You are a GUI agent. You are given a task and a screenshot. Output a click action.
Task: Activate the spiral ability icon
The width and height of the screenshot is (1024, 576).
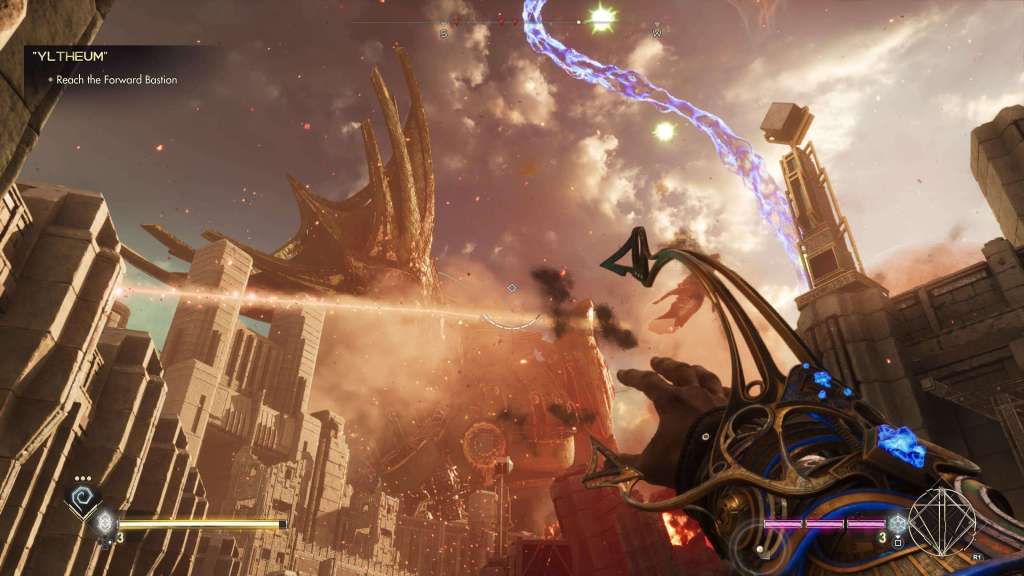point(81,497)
